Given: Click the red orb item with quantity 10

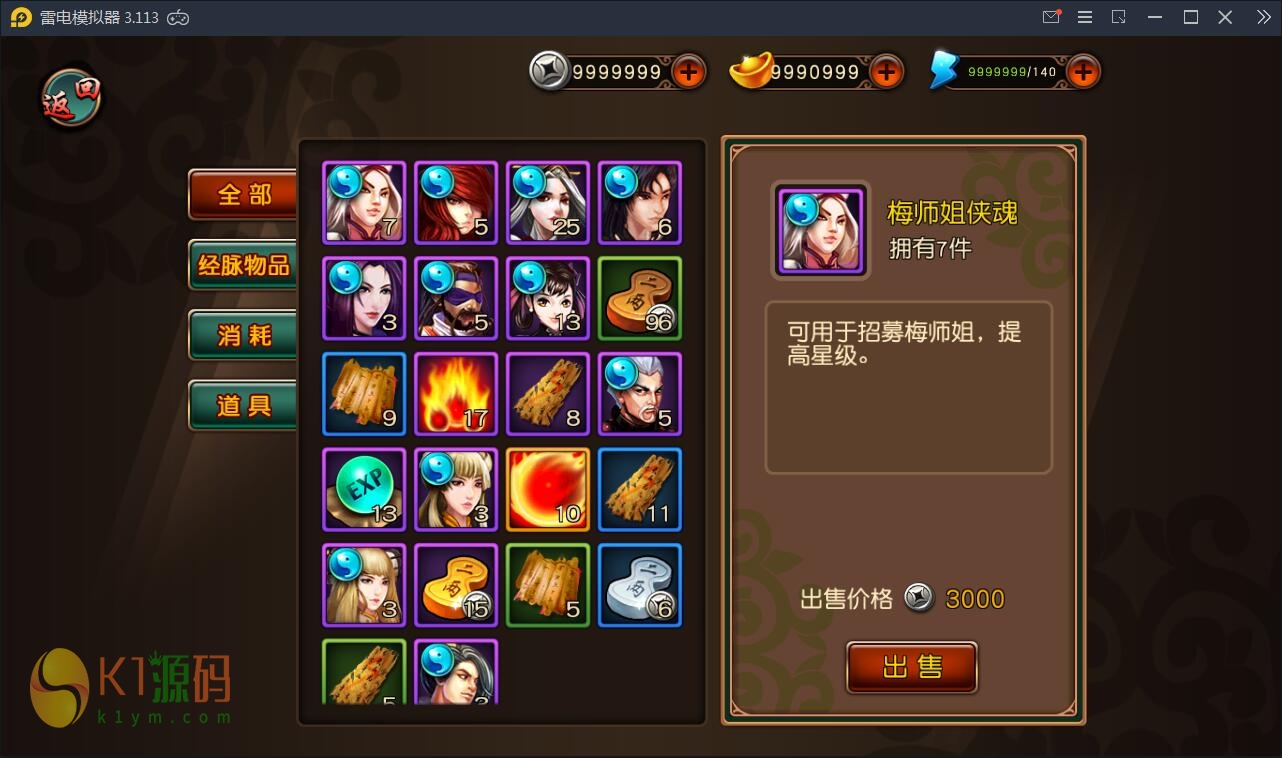Looking at the screenshot, I should (548, 490).
